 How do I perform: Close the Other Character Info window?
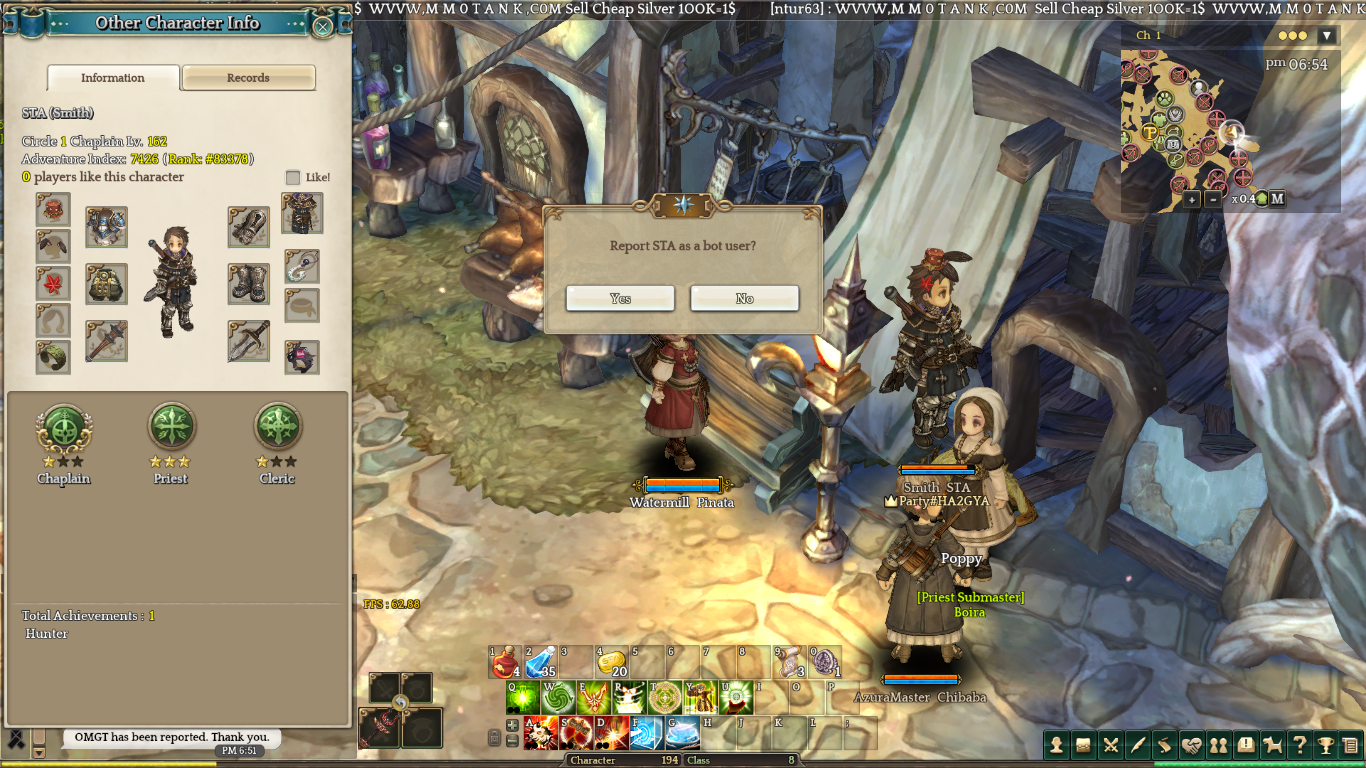coord(323,26)
